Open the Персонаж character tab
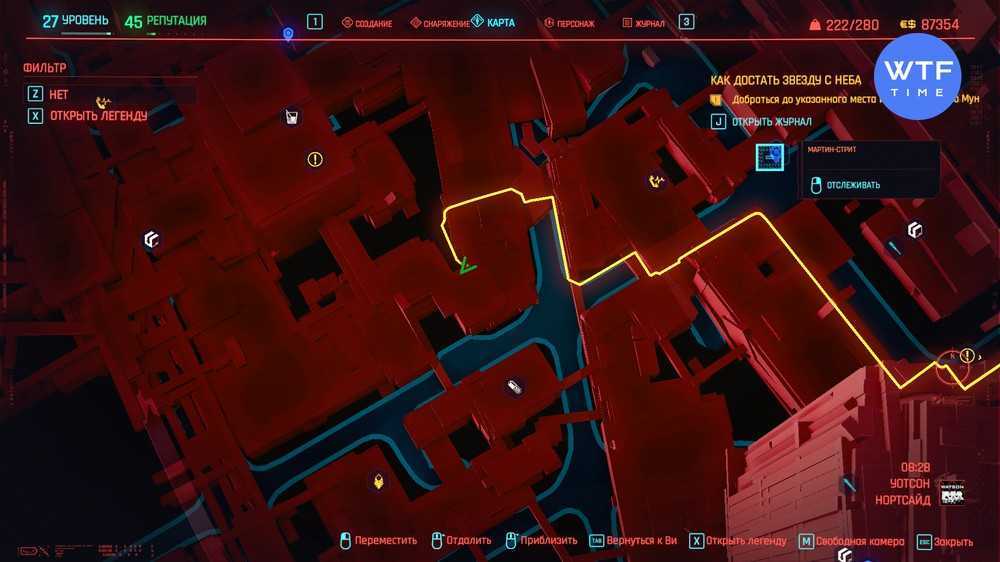1000x562 pixels. 568,23
